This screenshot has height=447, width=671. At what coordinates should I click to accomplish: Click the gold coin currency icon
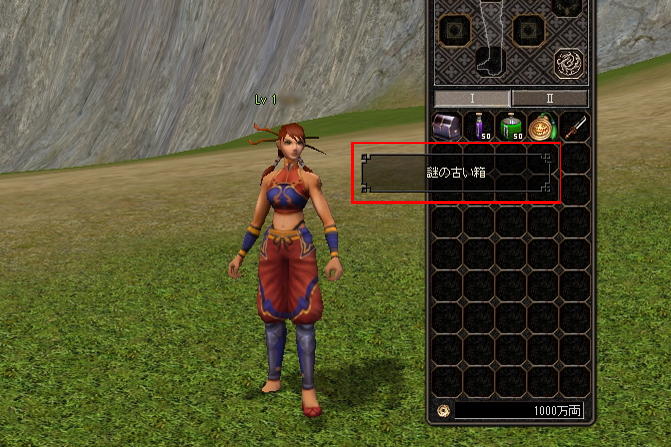(443, 410)
